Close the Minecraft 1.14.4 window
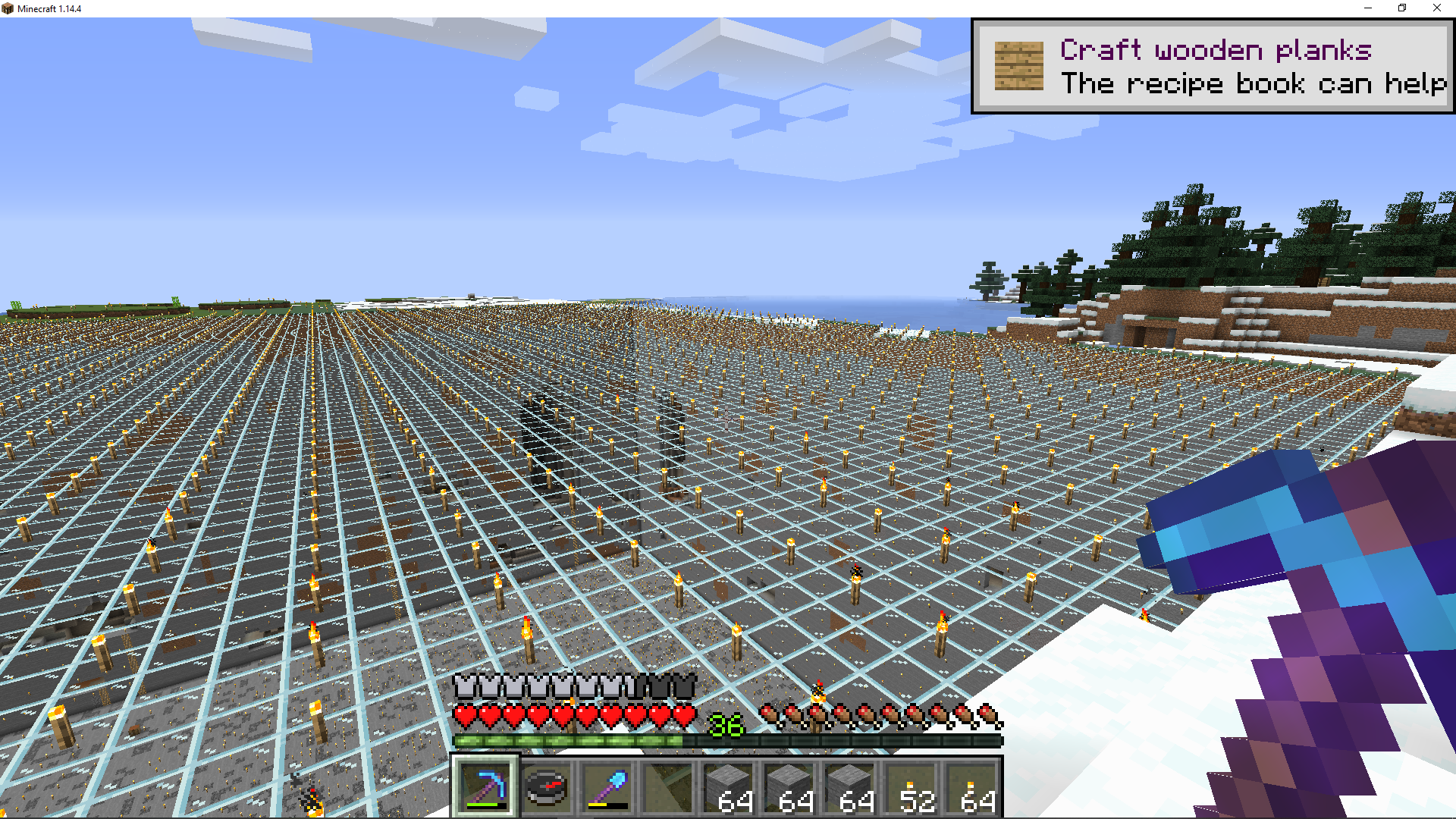The image size is (1456, 819). coord(1436,8)
